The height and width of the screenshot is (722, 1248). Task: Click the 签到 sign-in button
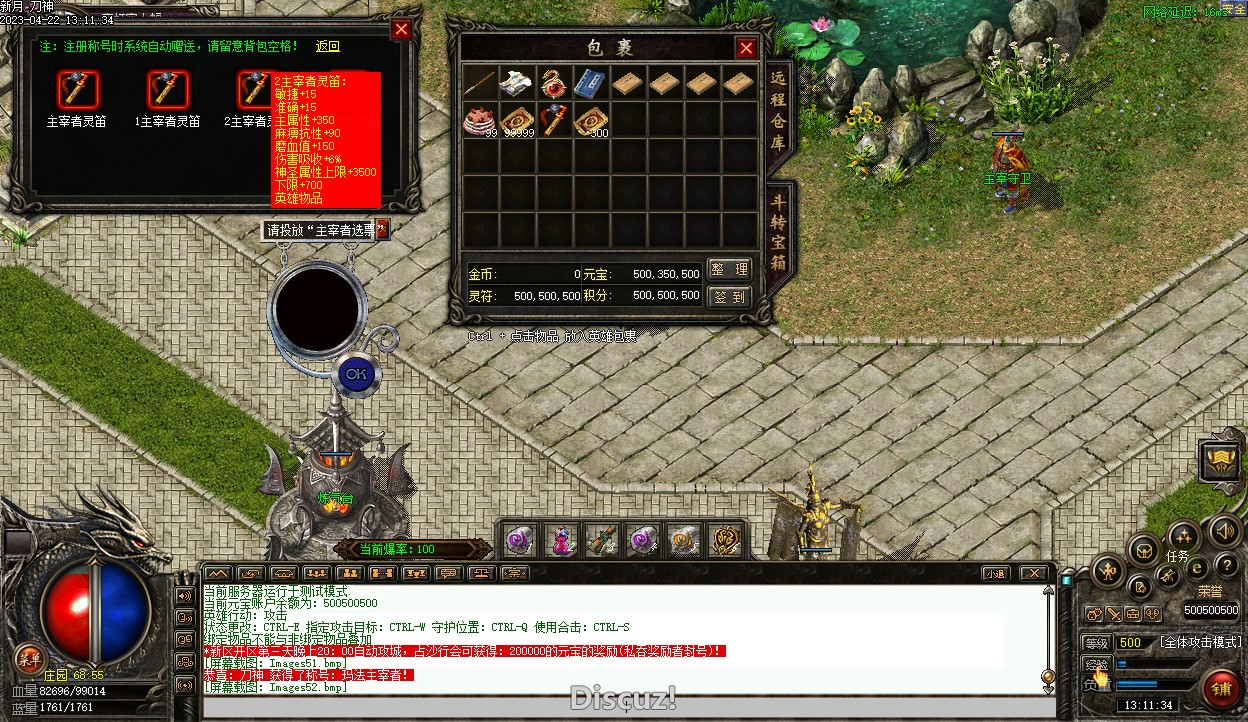click(x=729, y=297)
